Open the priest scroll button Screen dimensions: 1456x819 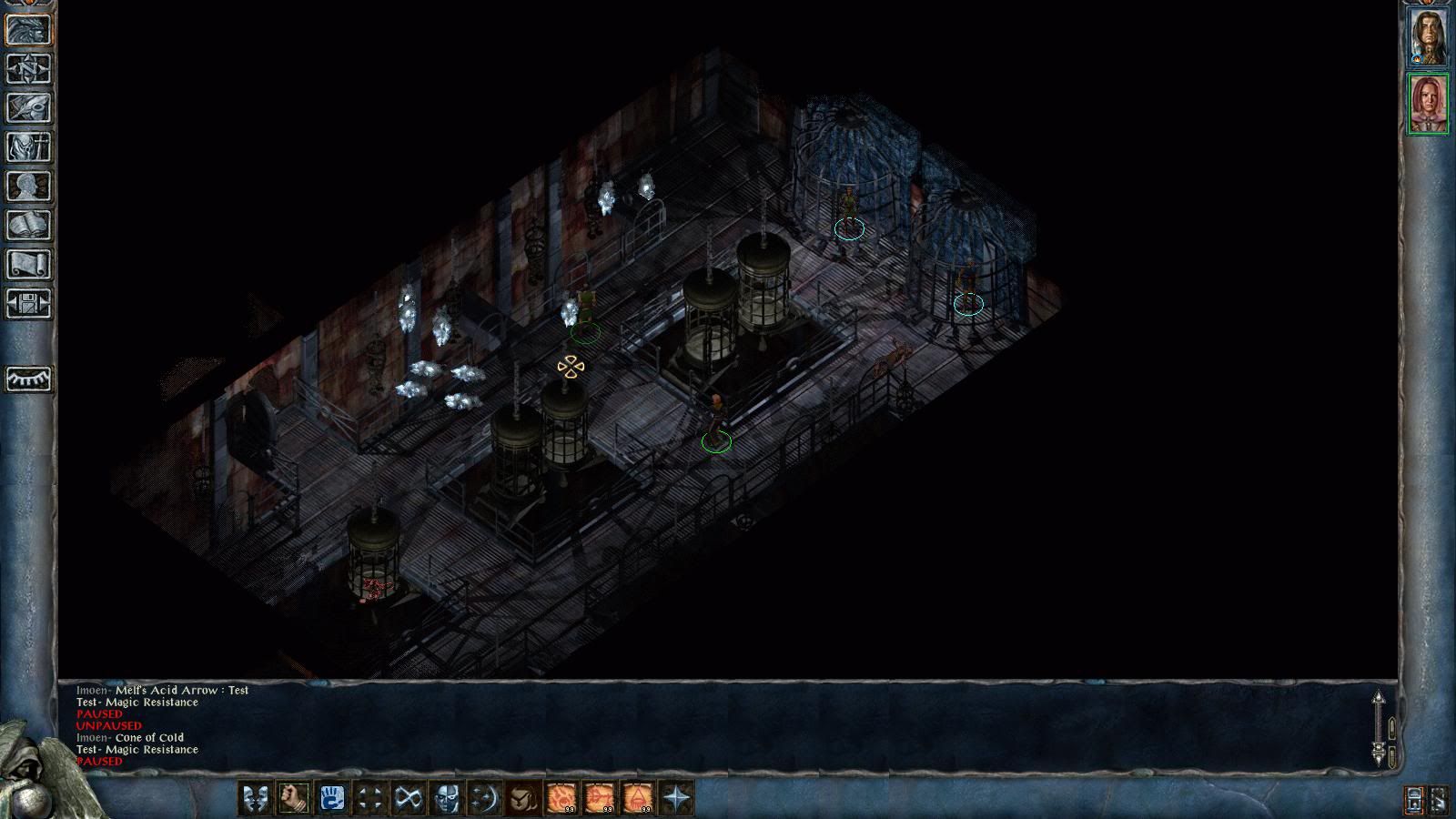(28, 265)
